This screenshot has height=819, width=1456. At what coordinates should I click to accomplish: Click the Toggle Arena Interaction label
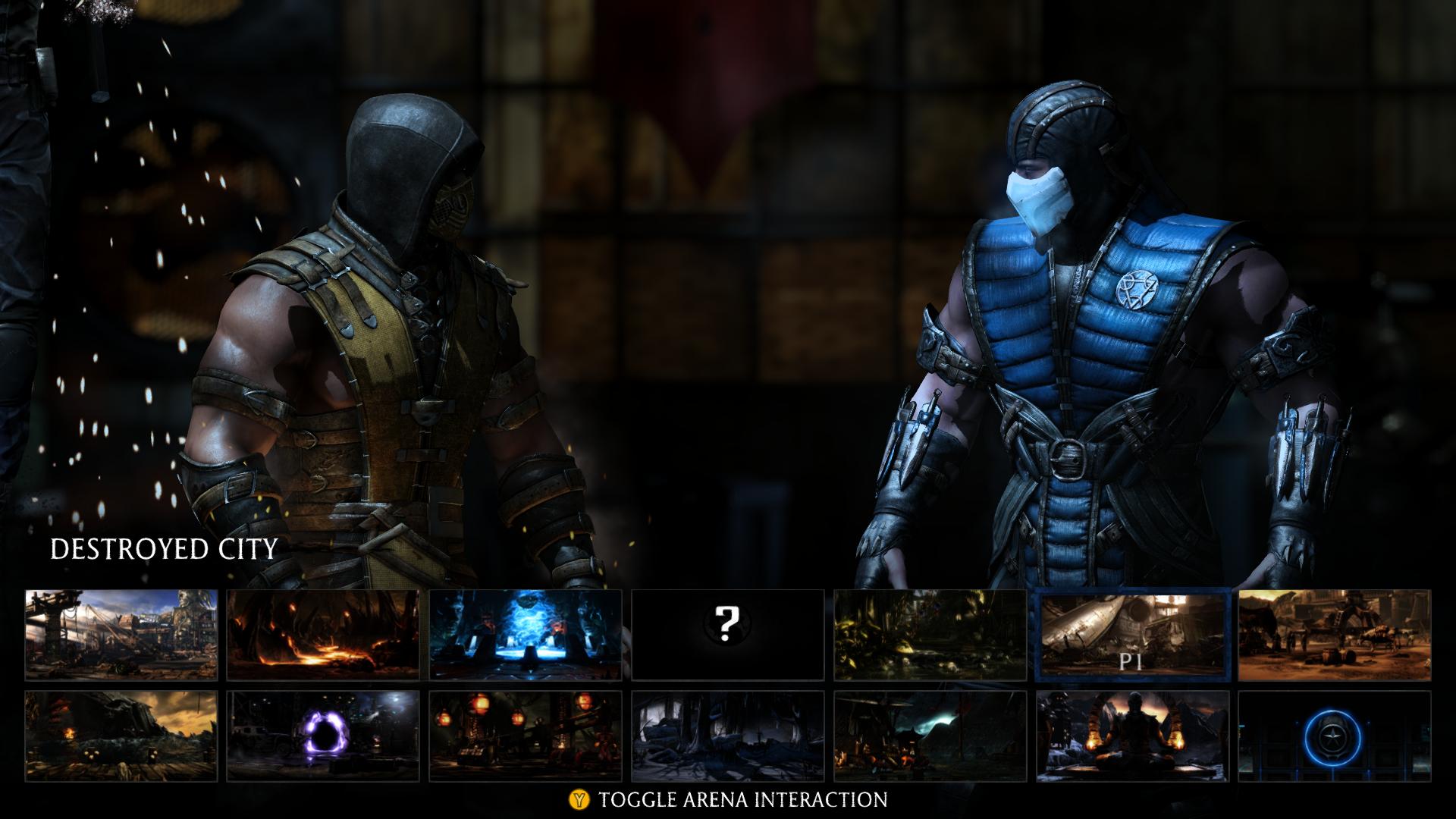742,799
